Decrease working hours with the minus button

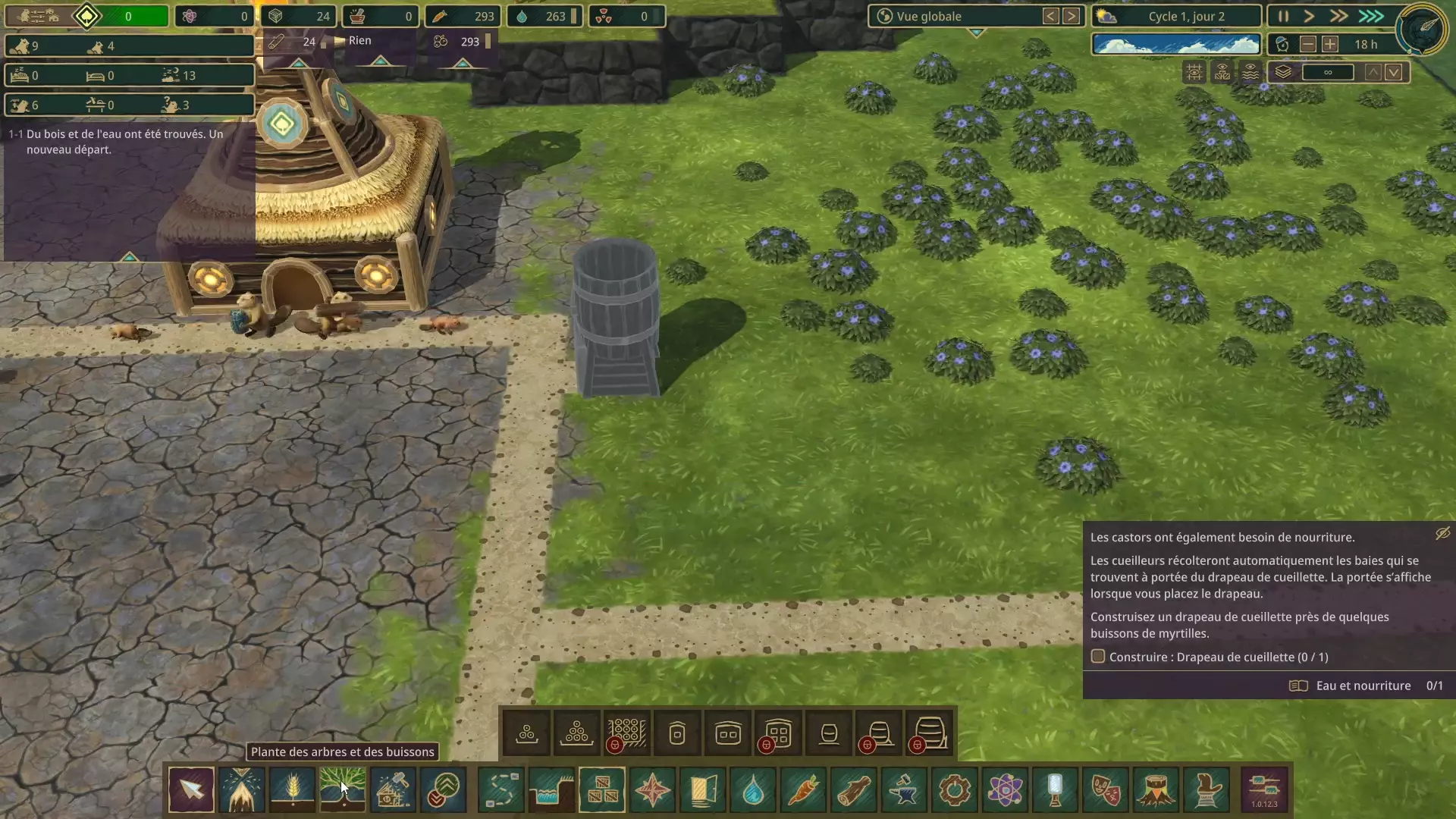[x=1308, y=44]
